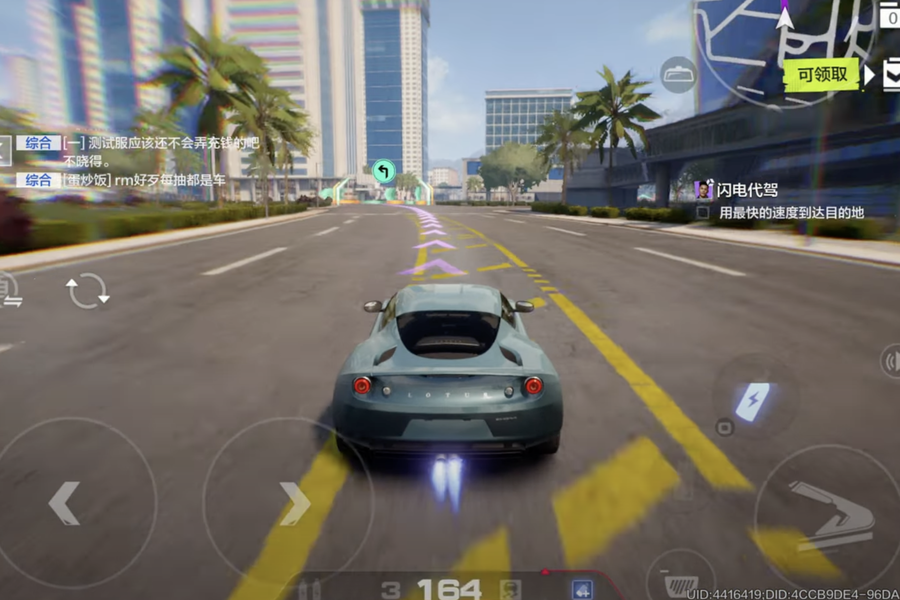Collapse the chat panel arrow

point(5,152)
